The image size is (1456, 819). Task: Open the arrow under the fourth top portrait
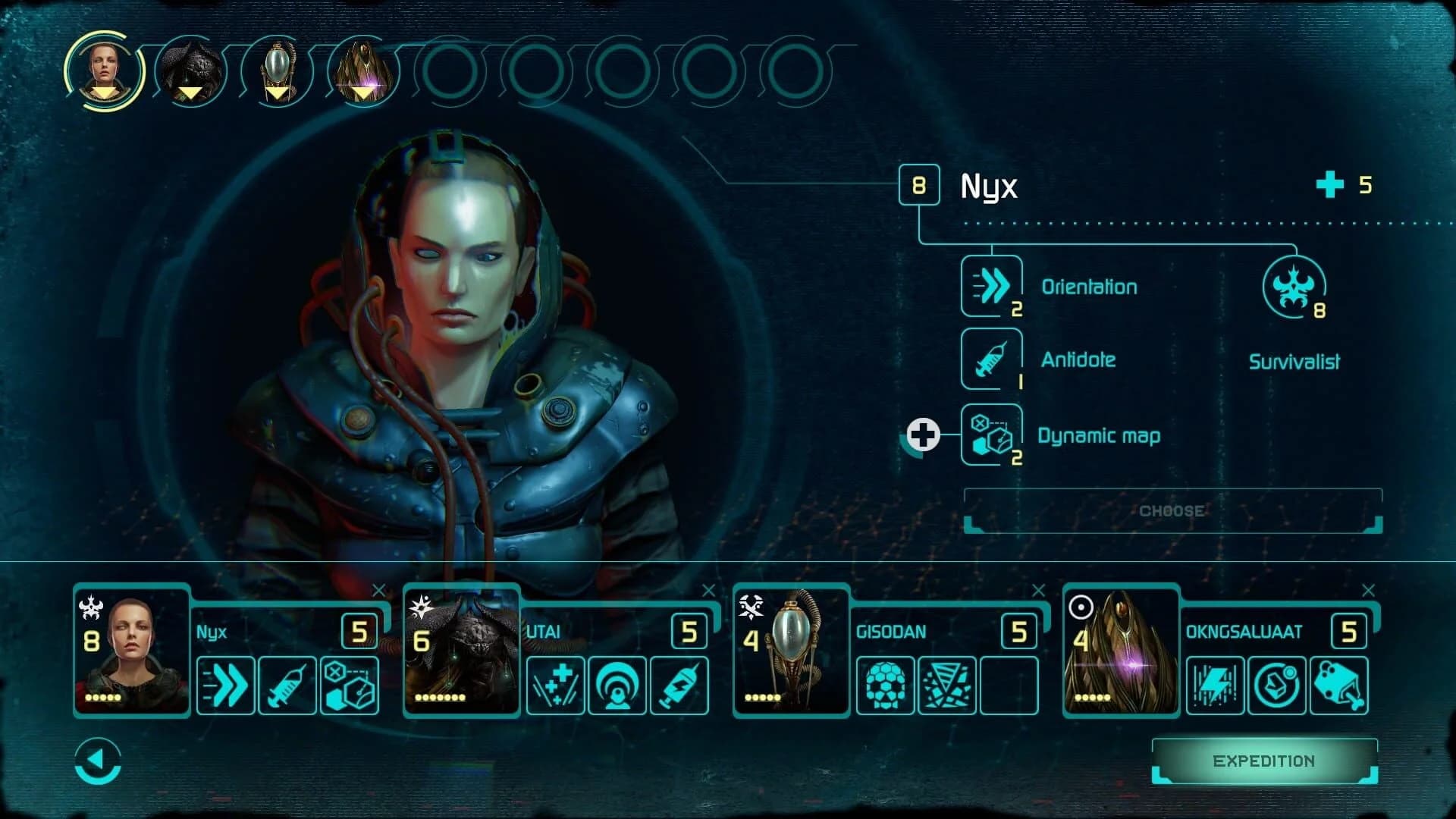[362, 94]
